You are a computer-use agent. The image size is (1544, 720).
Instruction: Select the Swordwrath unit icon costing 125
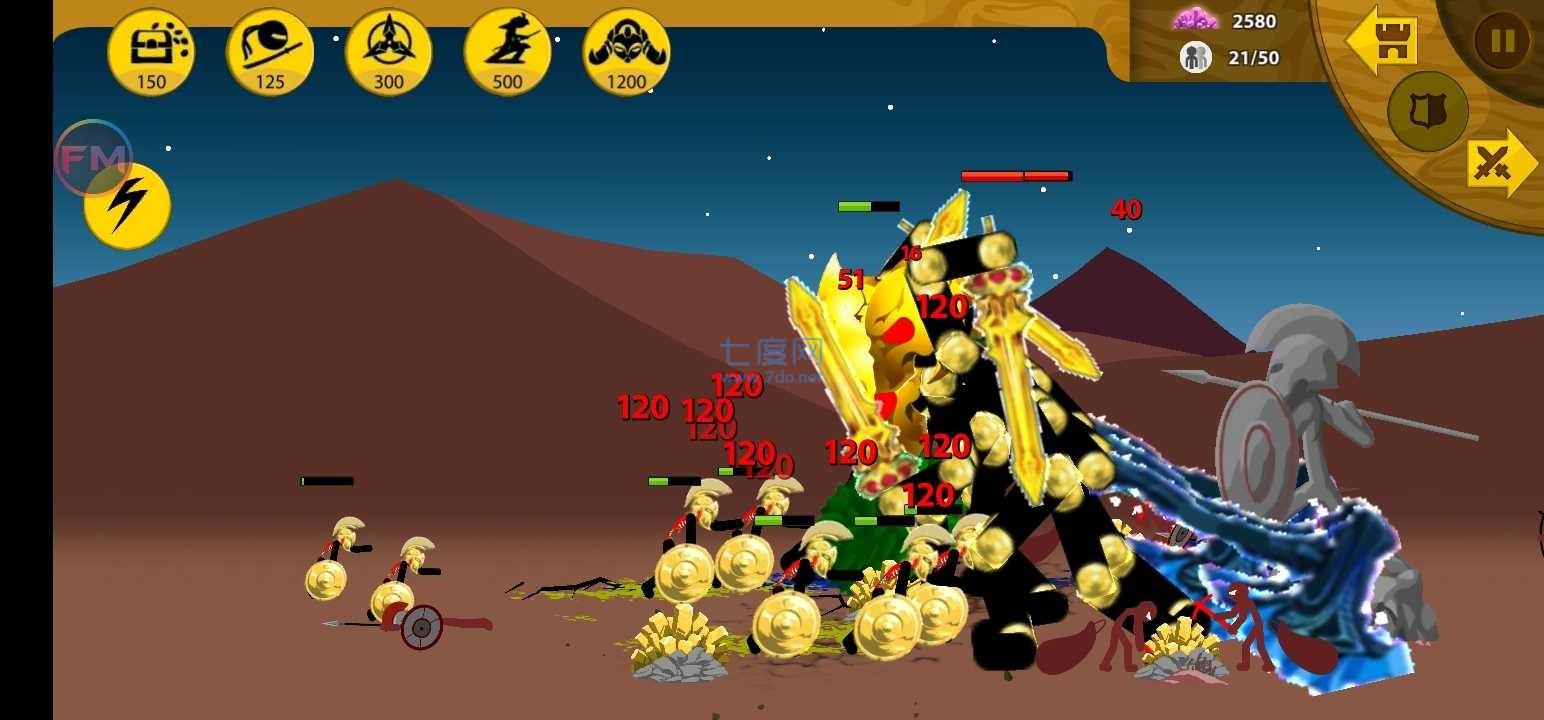click(x=270, y=48)
